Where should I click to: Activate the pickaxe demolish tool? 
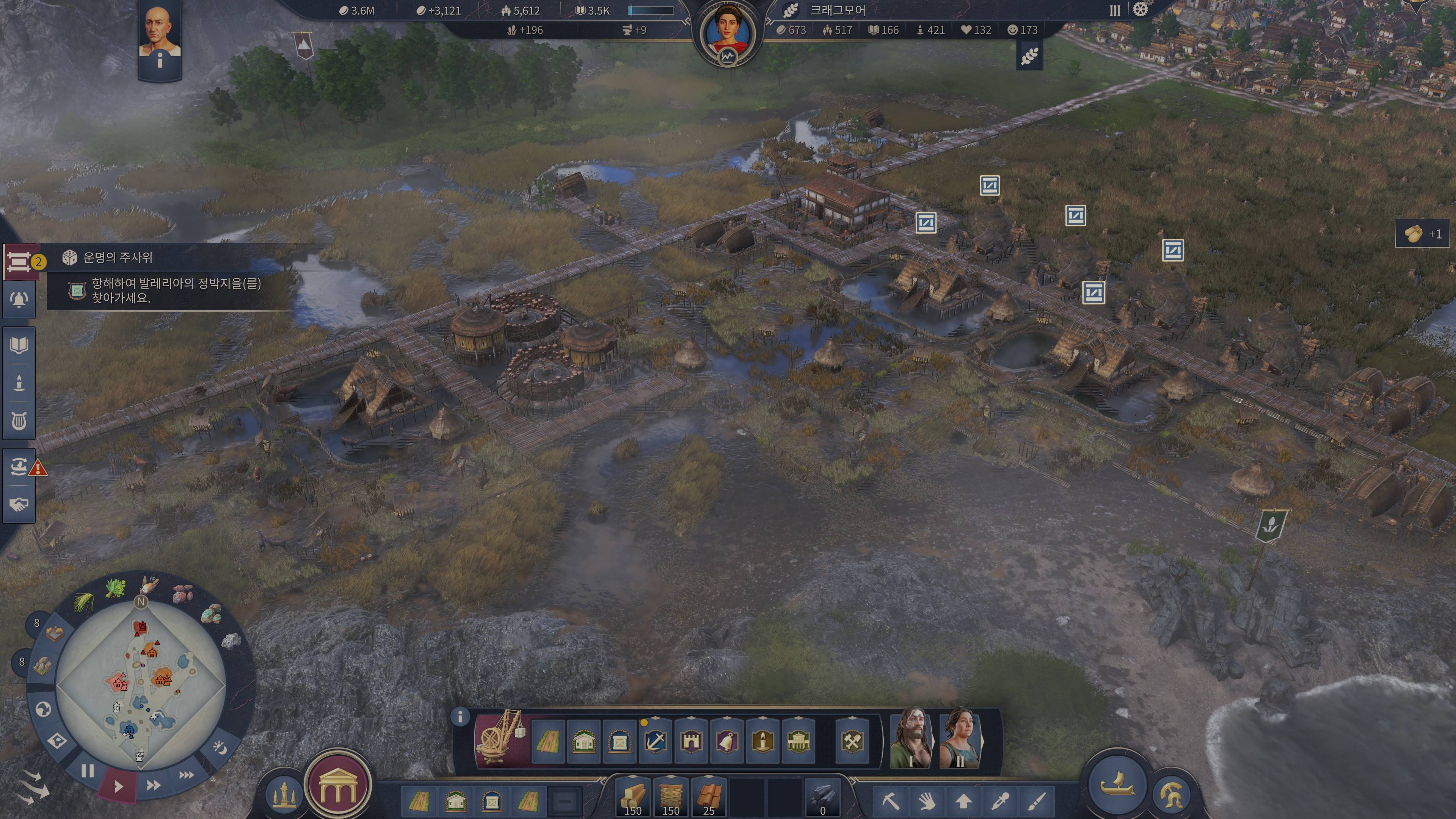pos(891,801)
